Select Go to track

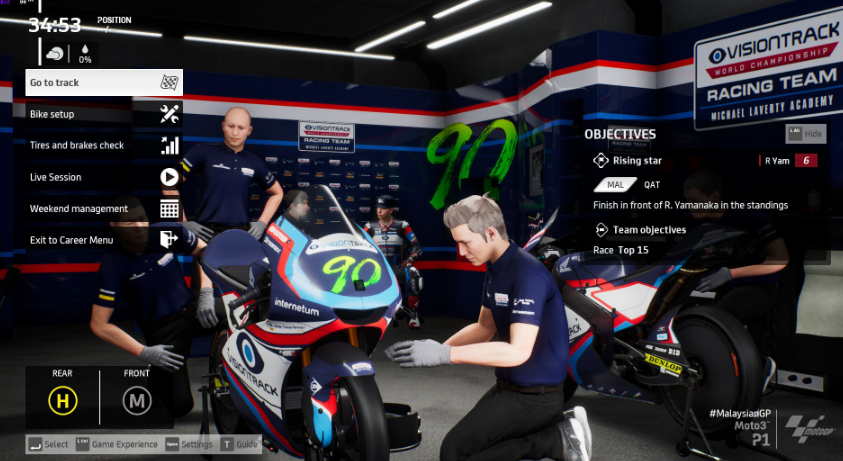pos(104,82)
